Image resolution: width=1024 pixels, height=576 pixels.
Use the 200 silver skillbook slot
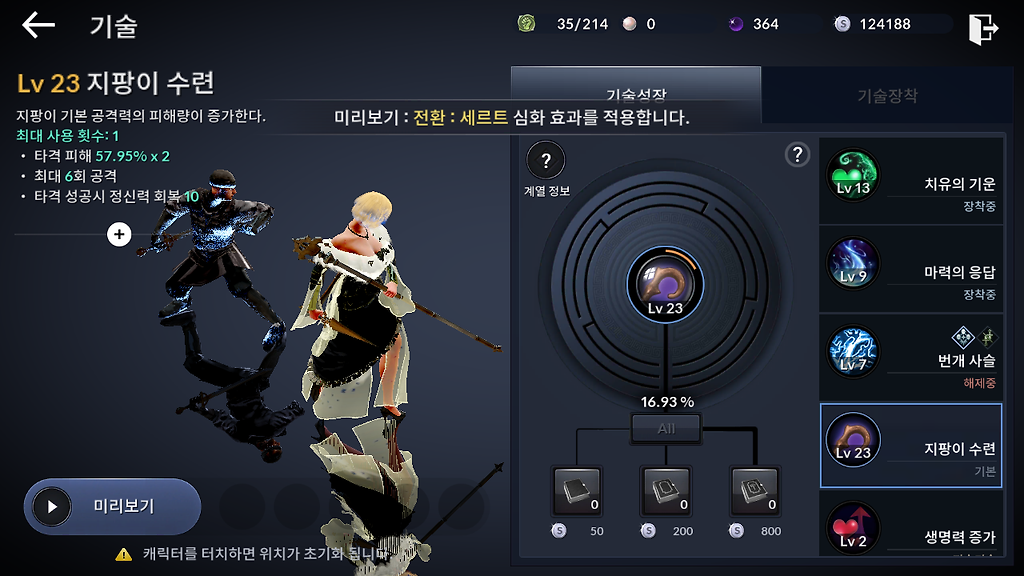(x=665, y=491)
